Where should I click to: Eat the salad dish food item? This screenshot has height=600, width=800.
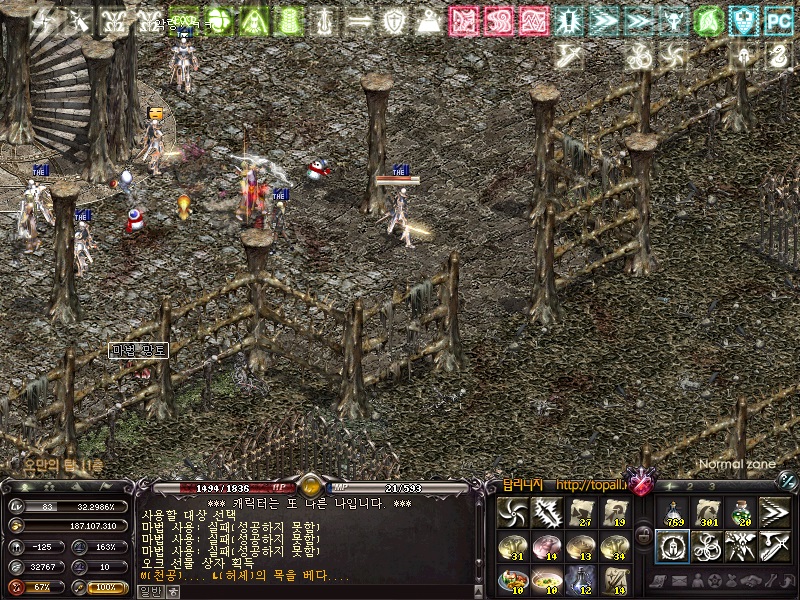coord(512,579)
